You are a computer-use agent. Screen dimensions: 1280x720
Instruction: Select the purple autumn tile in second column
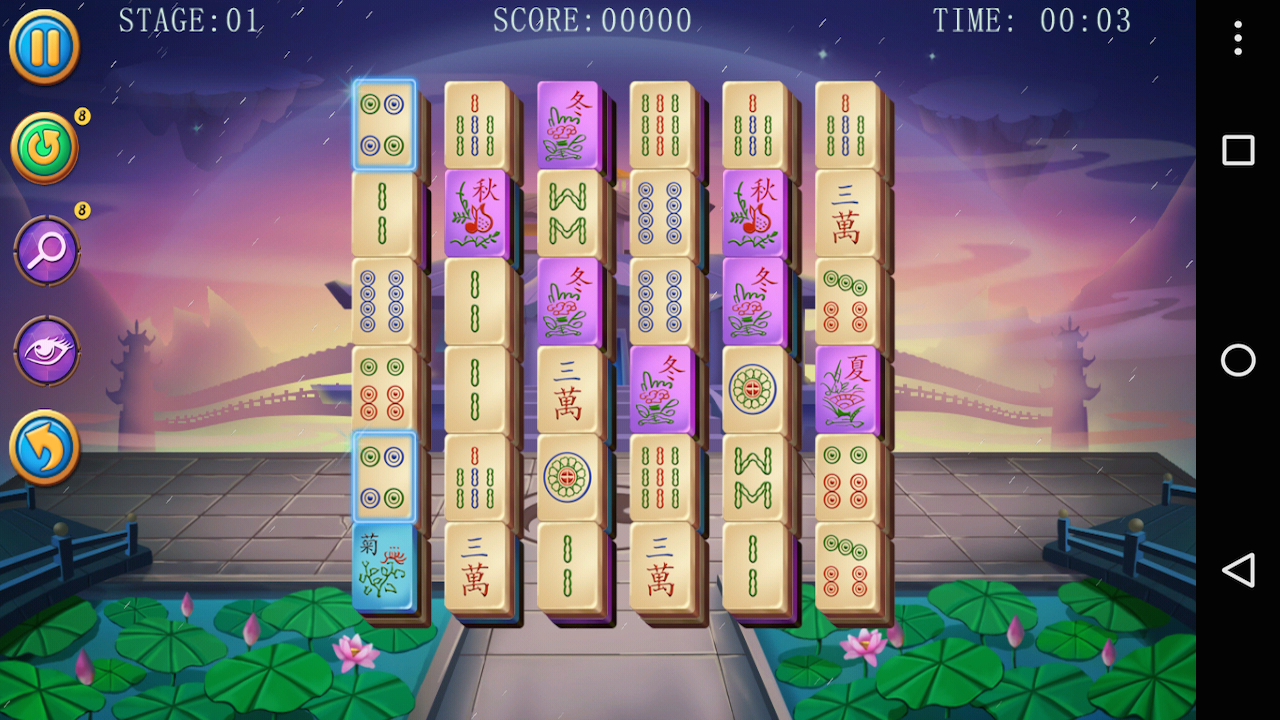[x=477, y=211]
